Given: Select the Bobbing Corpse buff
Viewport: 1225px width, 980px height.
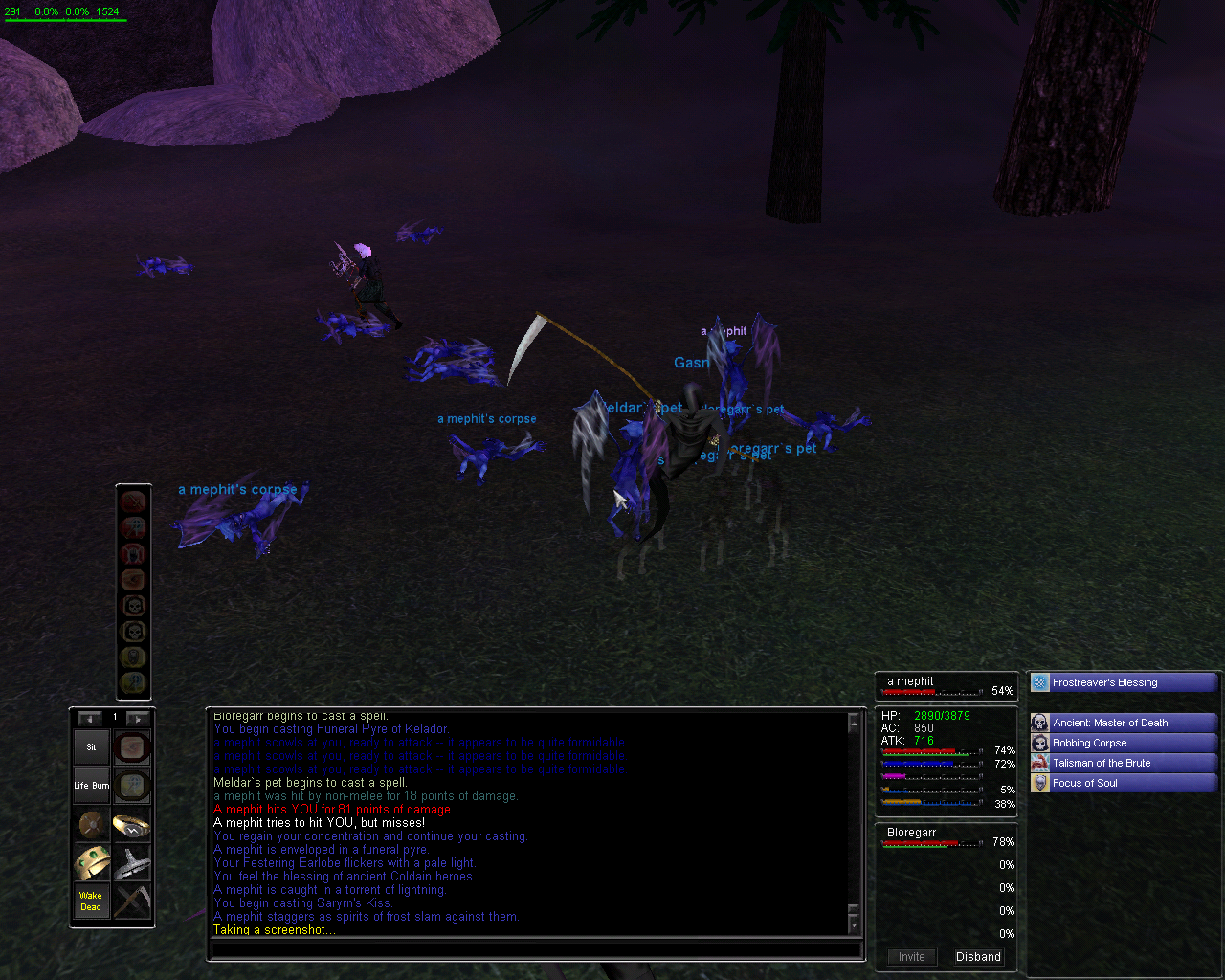Looking at the screenshot, I should pyautogui.click(x=1123, y=743).
